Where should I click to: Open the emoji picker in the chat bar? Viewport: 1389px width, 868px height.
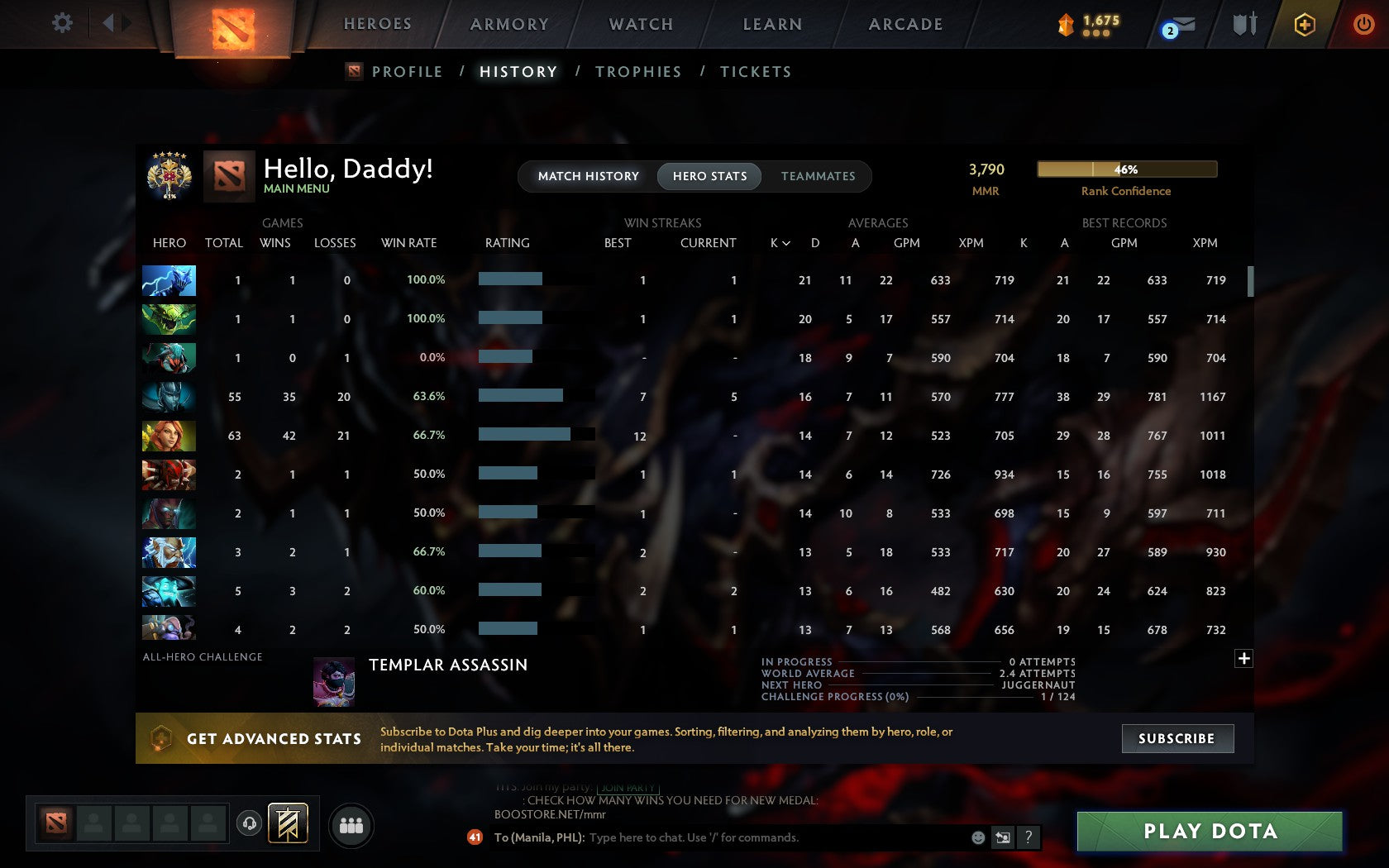point(980,837)
